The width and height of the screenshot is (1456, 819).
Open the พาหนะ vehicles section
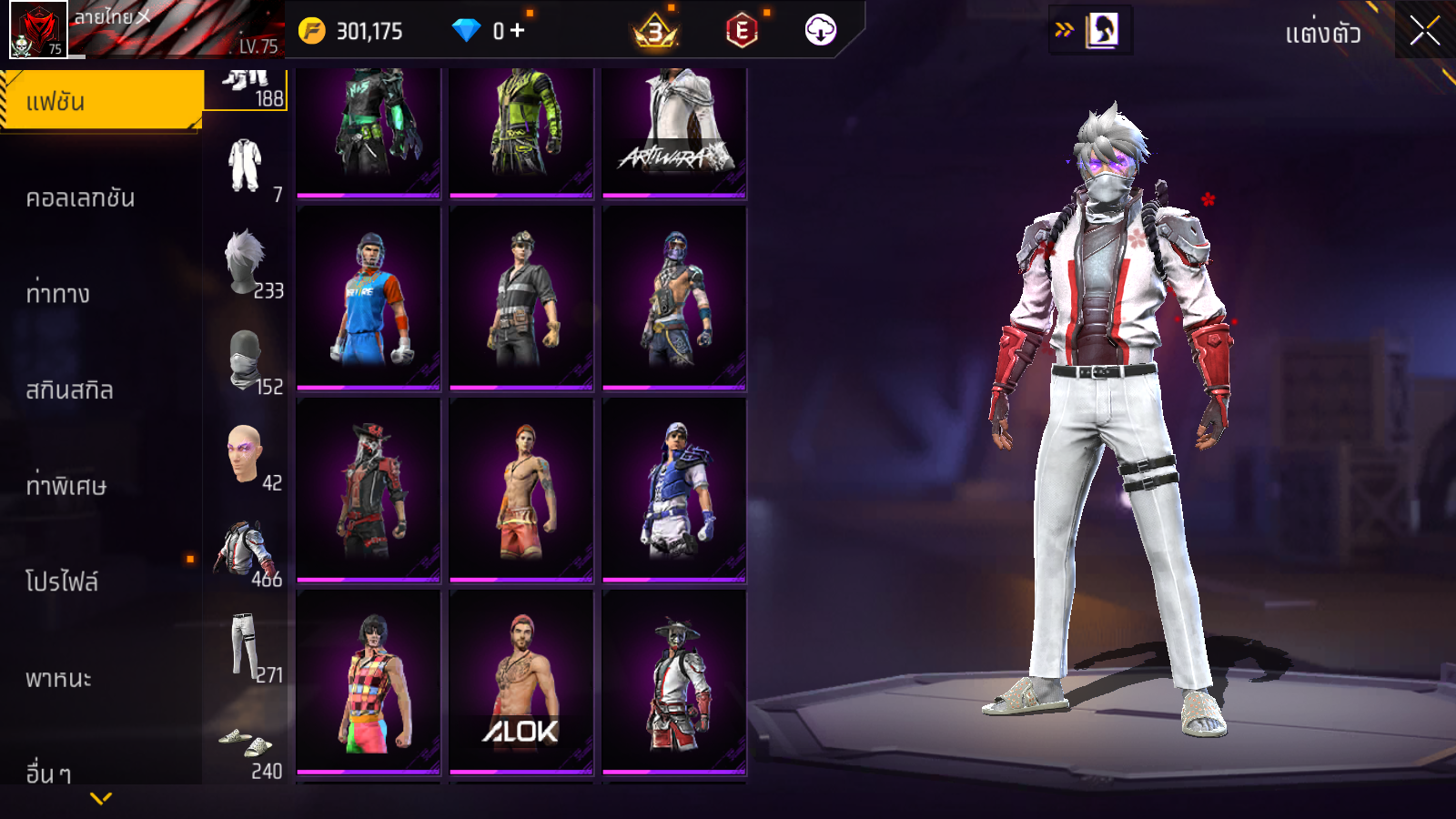coord(58,678)
